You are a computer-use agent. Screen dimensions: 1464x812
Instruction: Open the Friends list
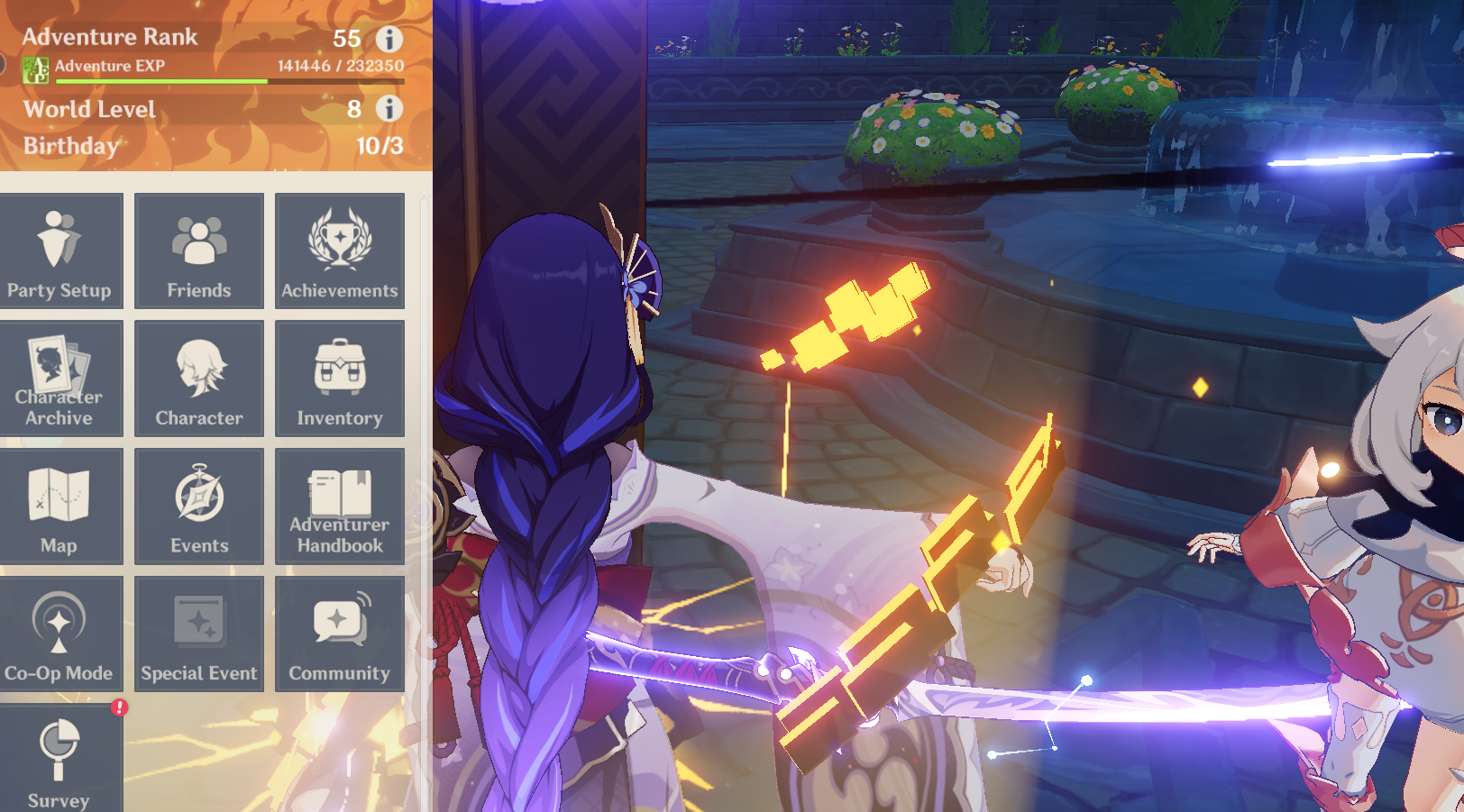199,251
